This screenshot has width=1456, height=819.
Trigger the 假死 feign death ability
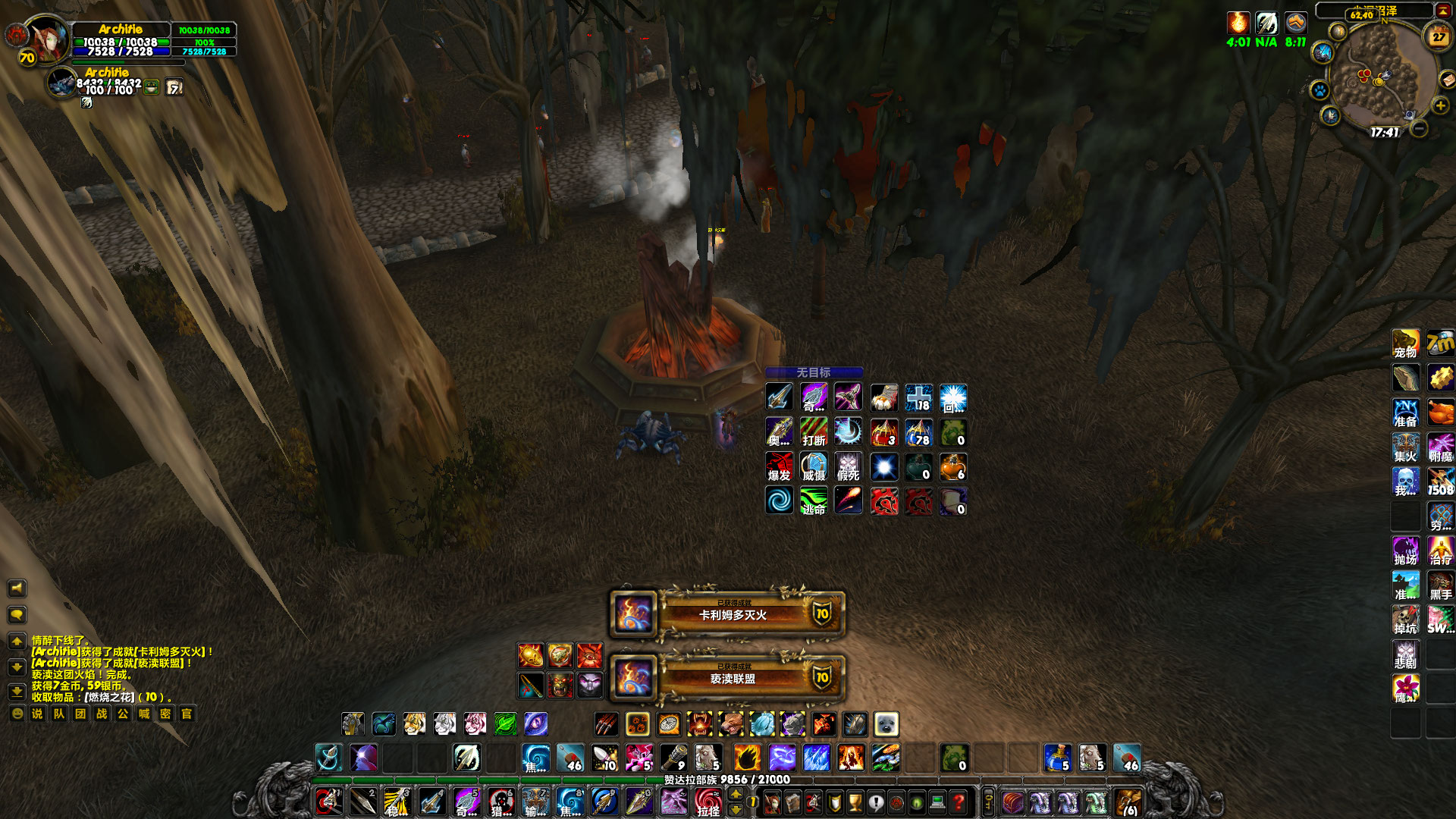point(848,467)
